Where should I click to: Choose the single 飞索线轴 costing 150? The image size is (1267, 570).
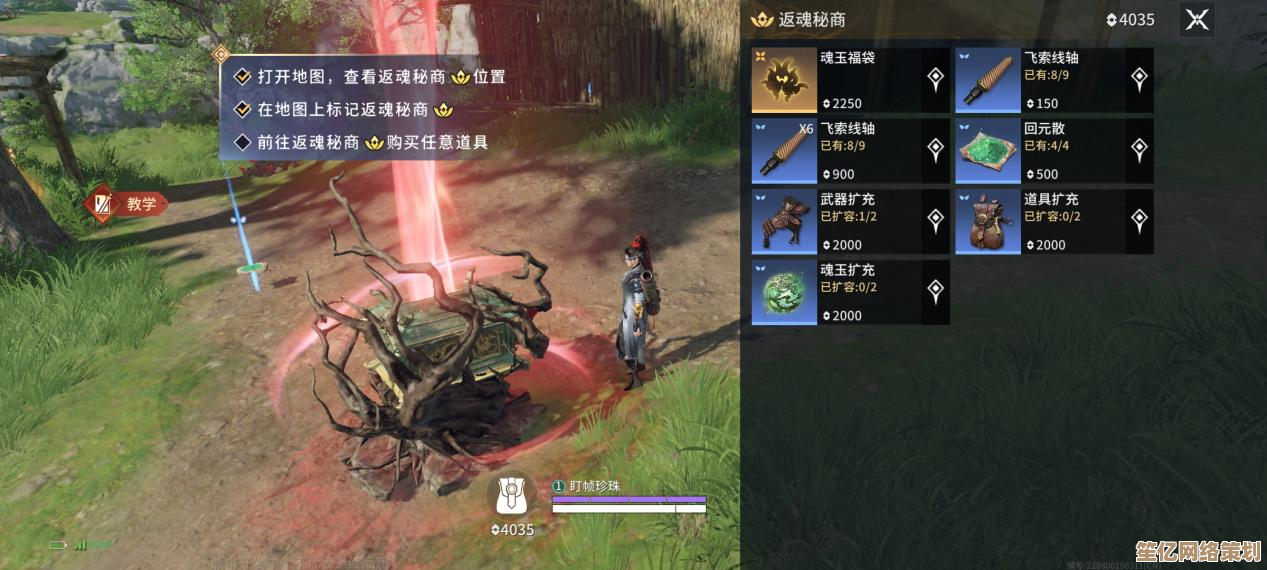[x=1054, y=80]
